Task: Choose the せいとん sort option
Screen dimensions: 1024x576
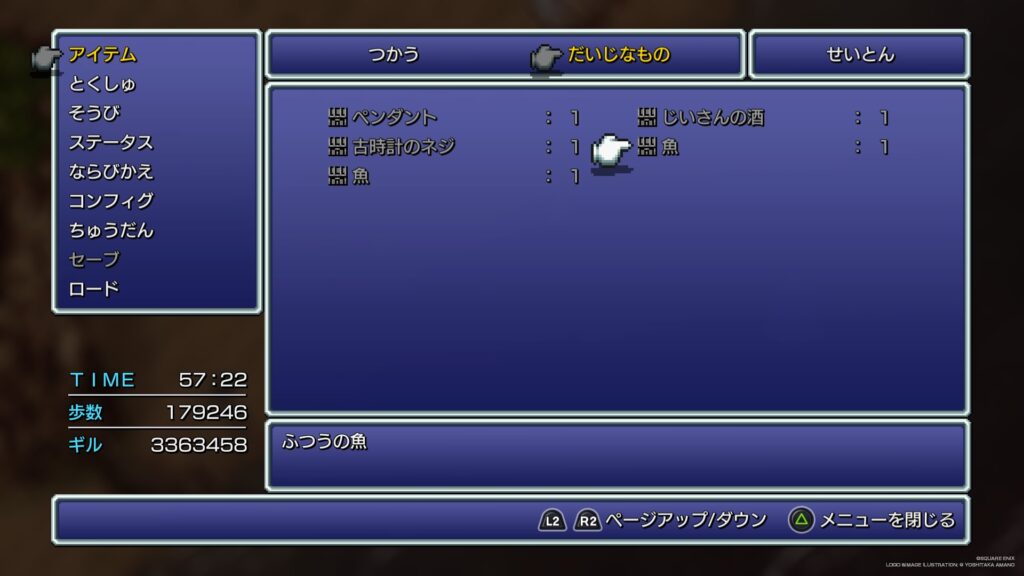Action: pos(860,55)
